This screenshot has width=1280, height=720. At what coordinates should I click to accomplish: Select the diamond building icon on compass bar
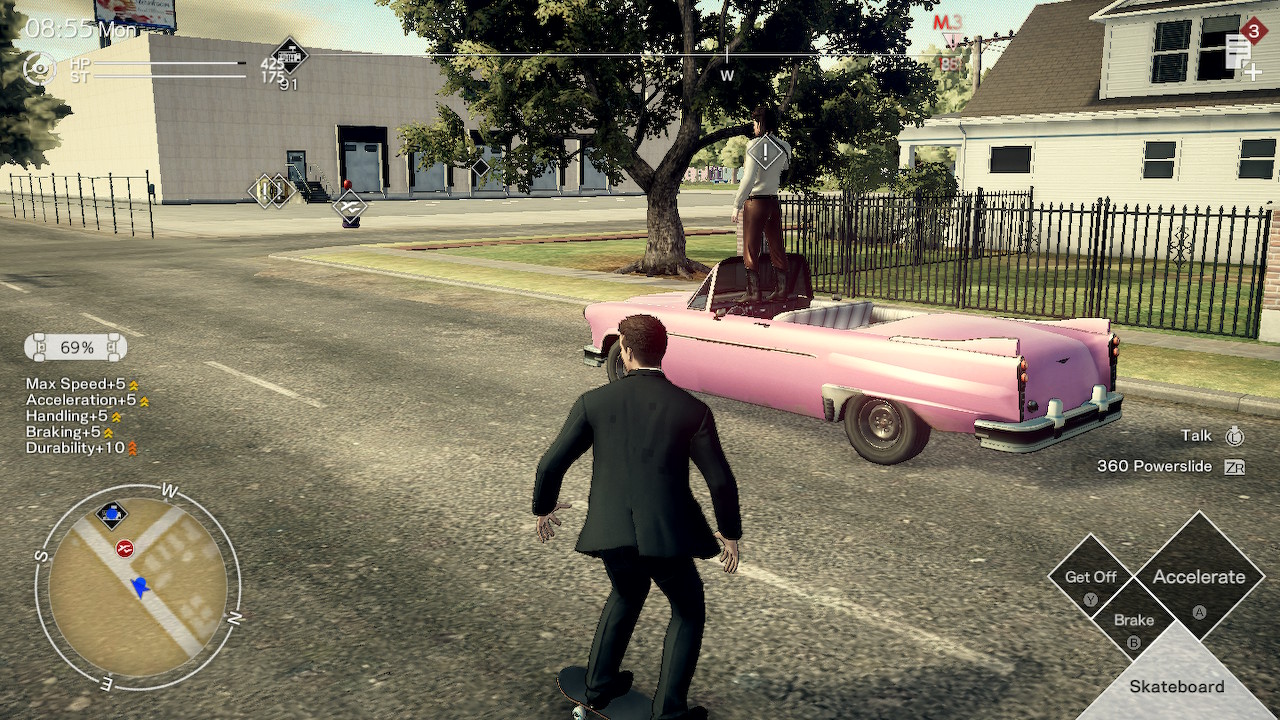tap(290, 54)
